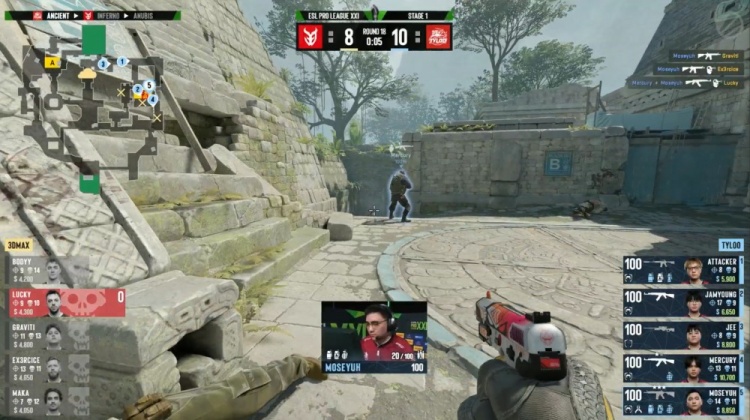Switch to the Inferno map entry

pyautogui.click(x=105, y=16)
